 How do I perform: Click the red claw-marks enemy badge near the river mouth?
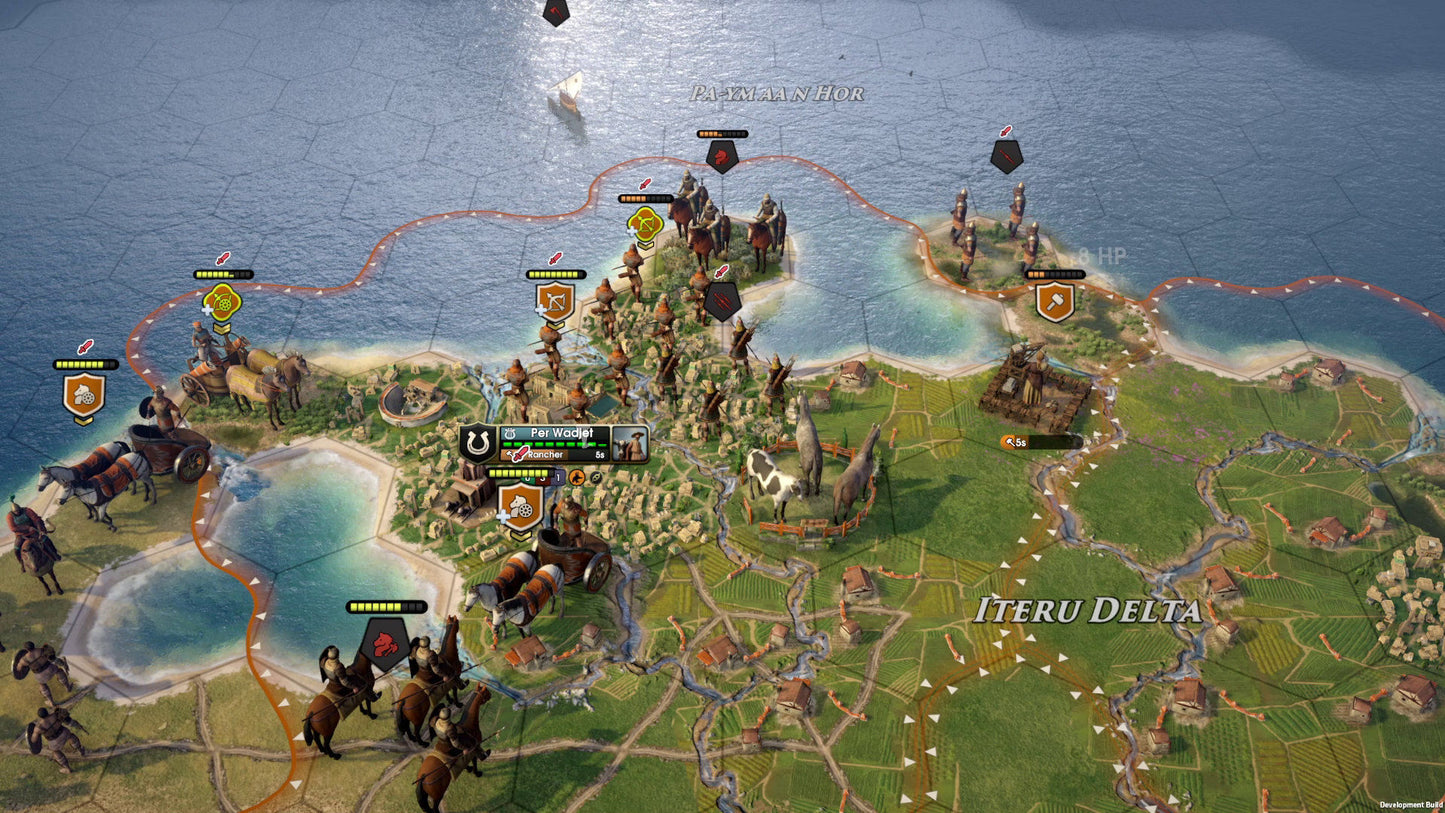721,299
